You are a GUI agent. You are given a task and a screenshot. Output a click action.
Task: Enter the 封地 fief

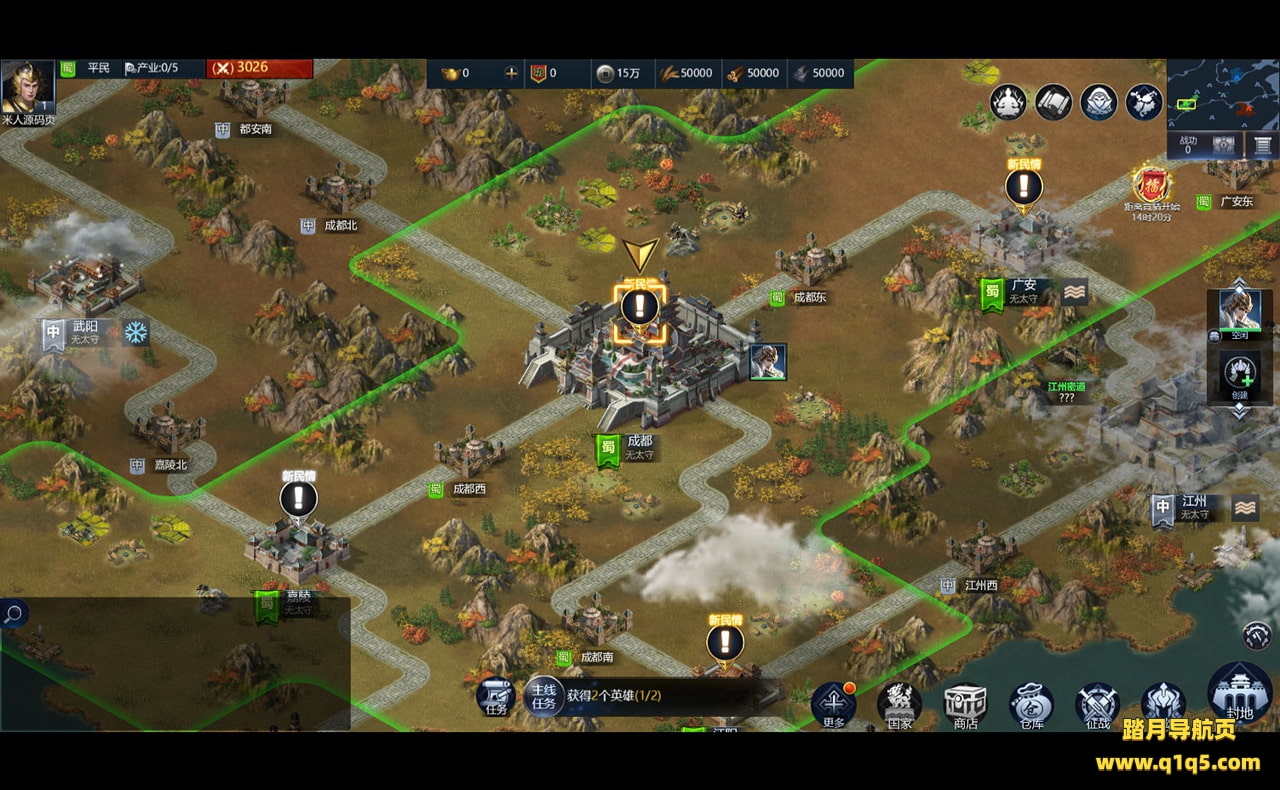pos(1239,691)
